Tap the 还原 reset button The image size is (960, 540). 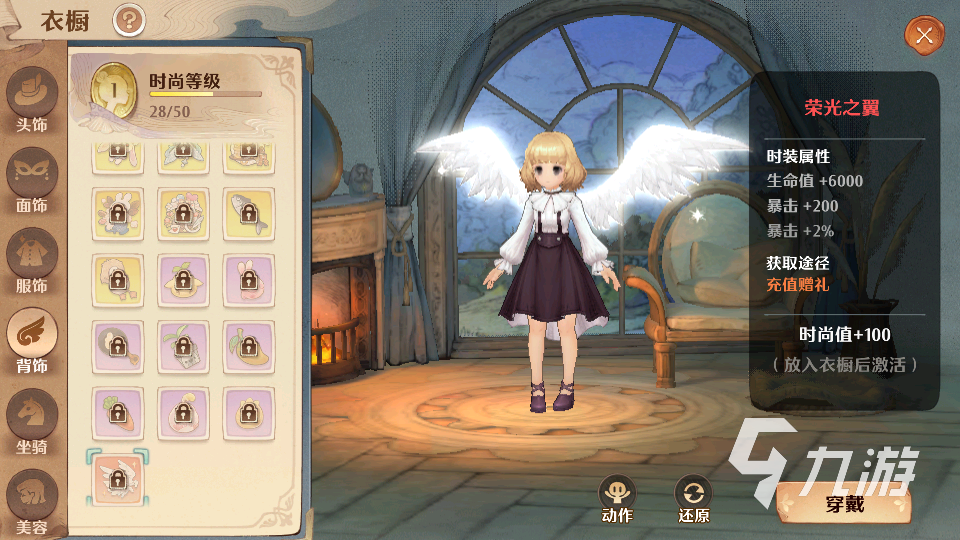click(693, 495)
